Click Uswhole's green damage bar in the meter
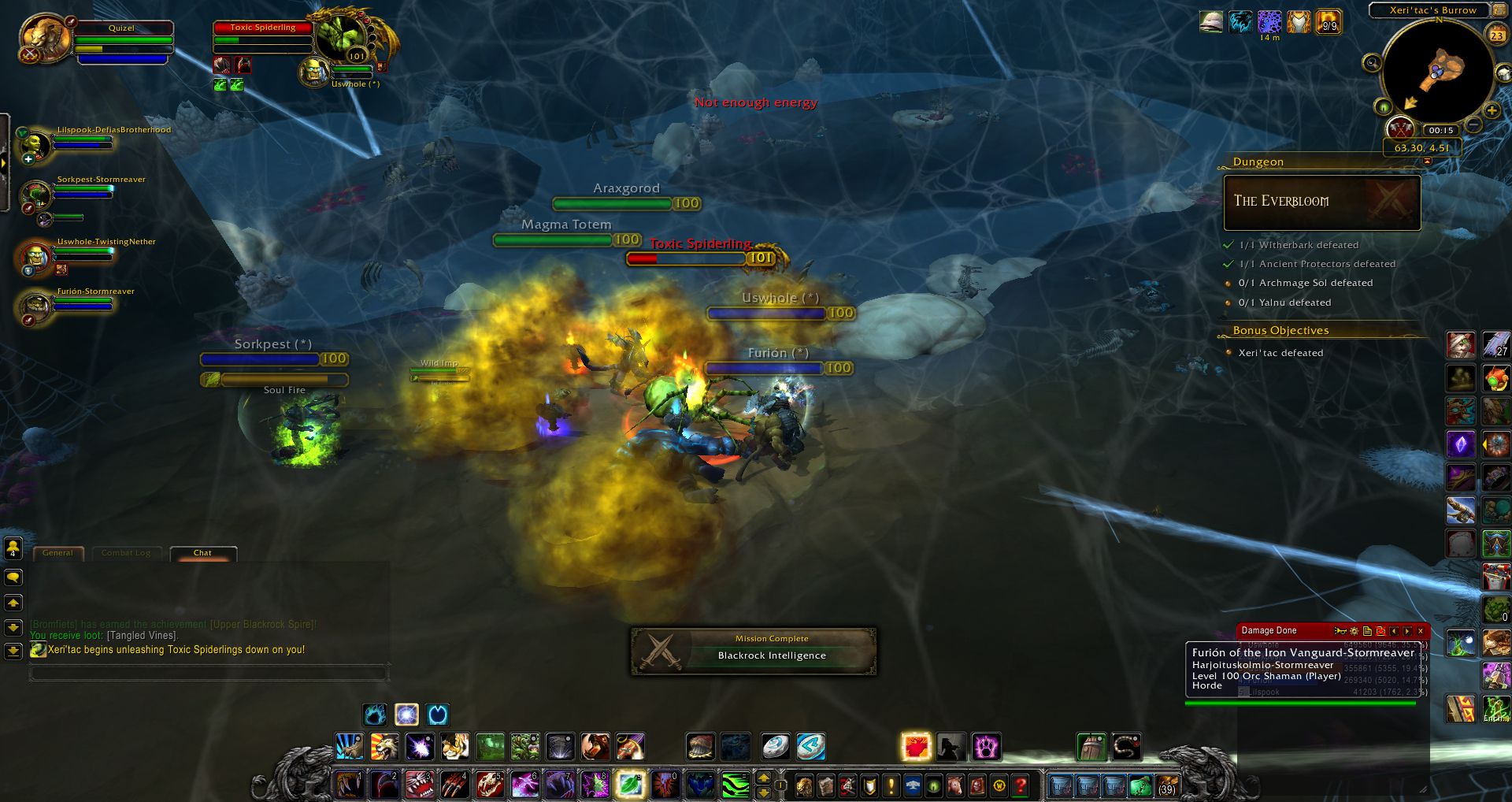The image size is (1512, 802). pos(1299,644)
